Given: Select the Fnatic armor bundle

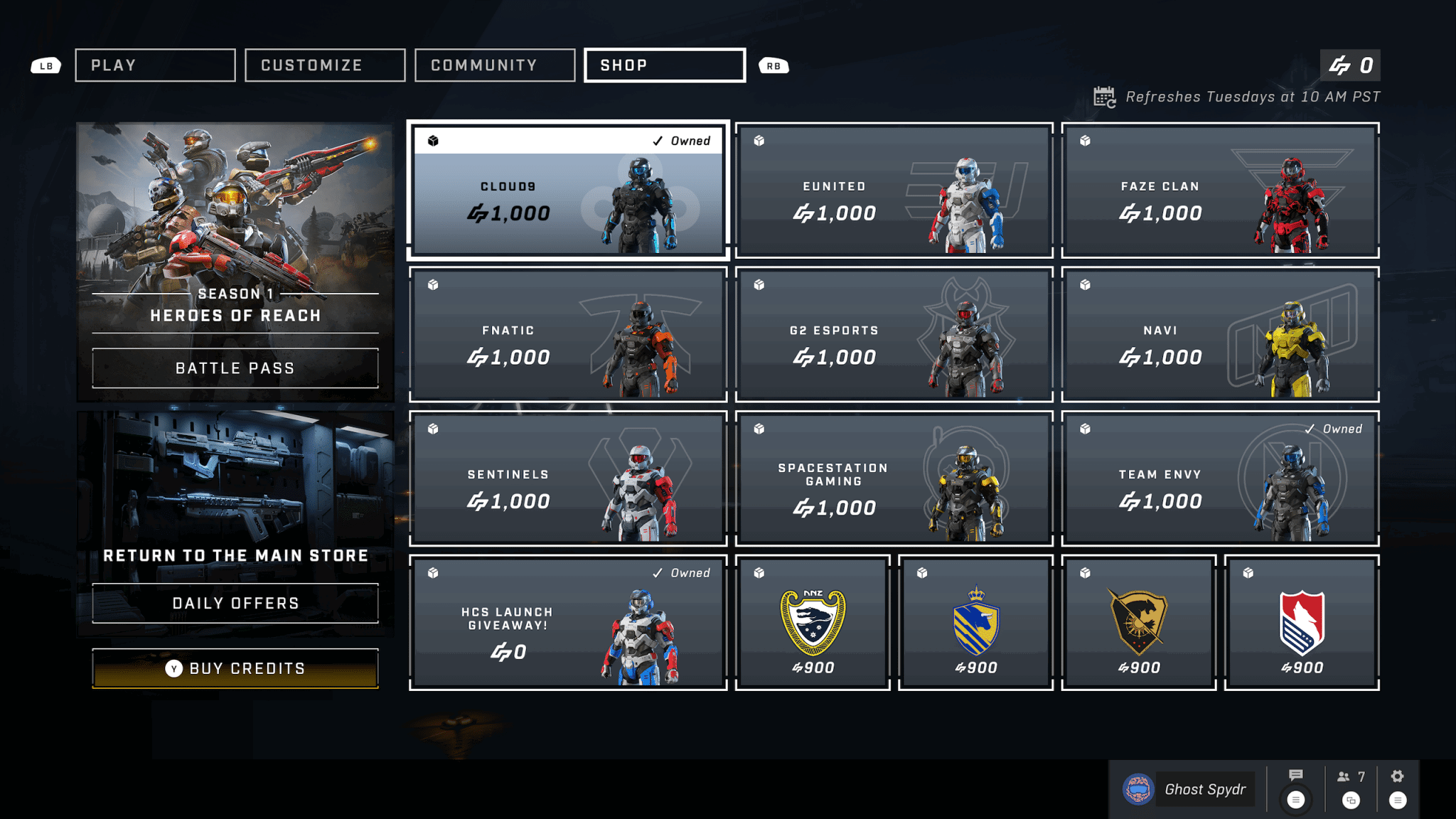Looking at the screenshot, I should click(x=568, y=335).
